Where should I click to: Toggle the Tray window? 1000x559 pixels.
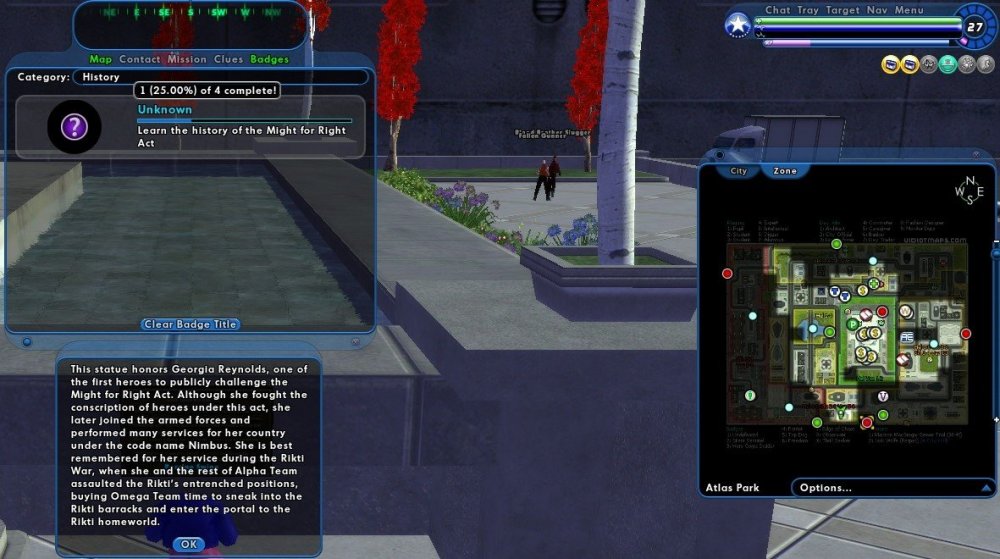808,10
